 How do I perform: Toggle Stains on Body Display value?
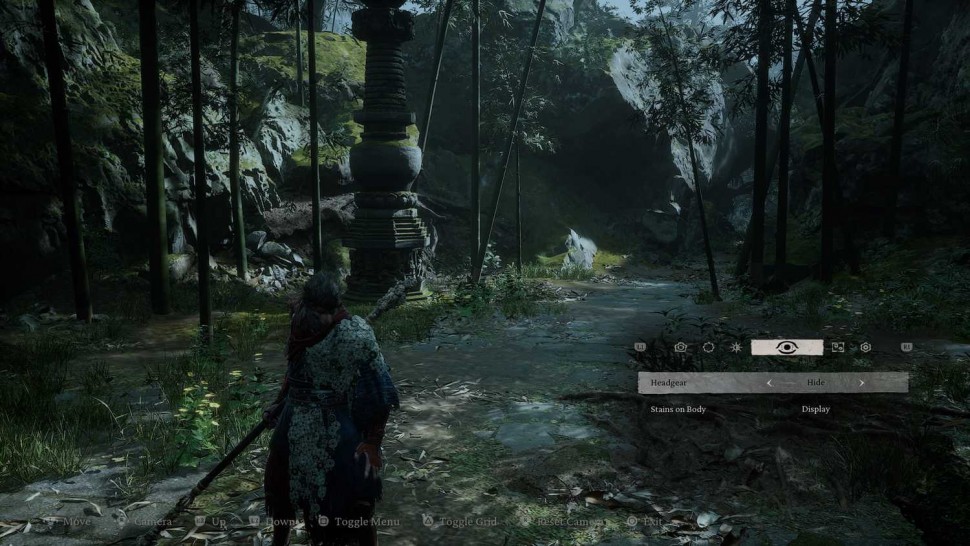pos(815,409)
